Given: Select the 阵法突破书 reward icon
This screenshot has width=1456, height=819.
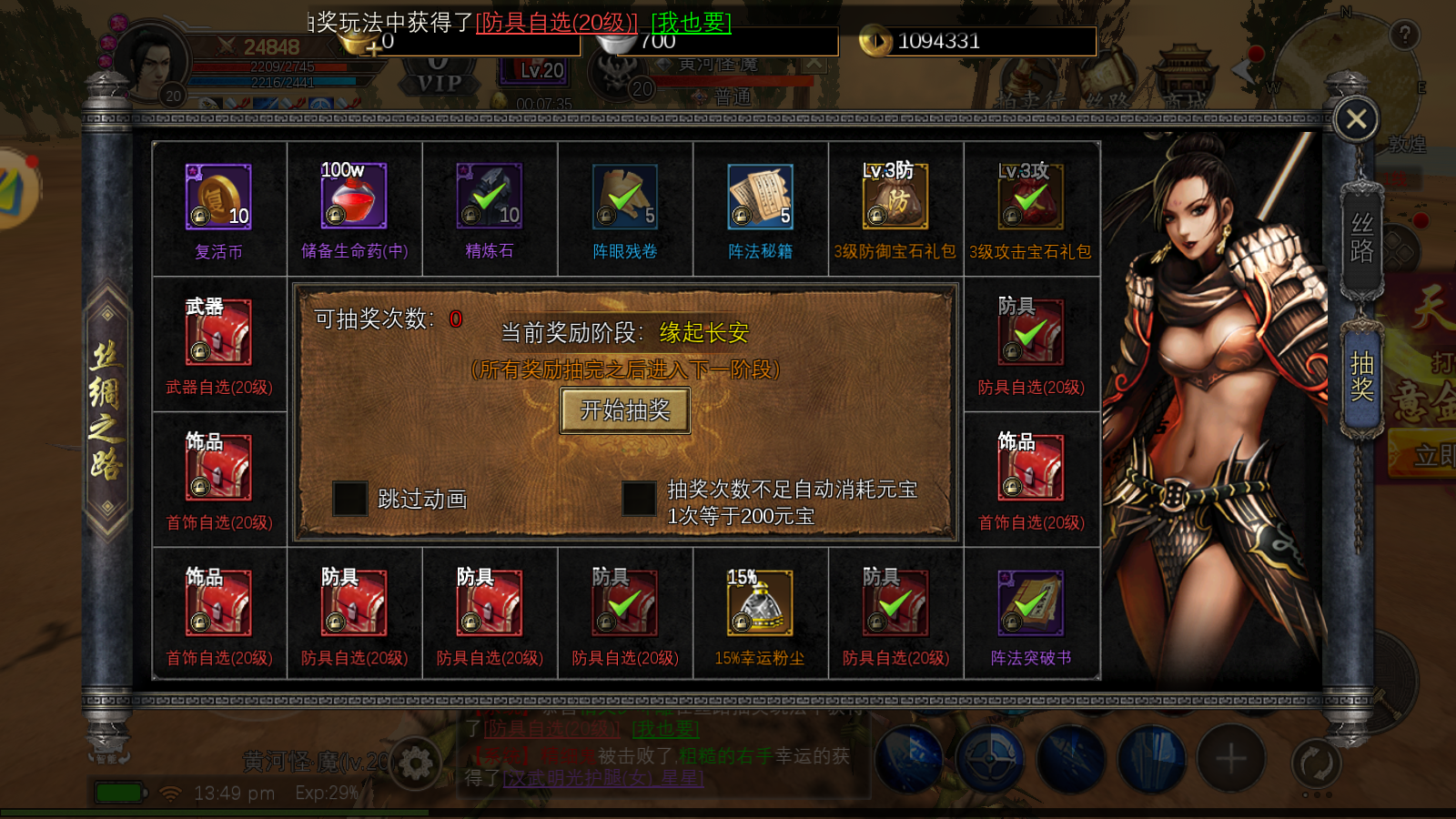Looking at the screenshot, I should [x=1030, y=603].
